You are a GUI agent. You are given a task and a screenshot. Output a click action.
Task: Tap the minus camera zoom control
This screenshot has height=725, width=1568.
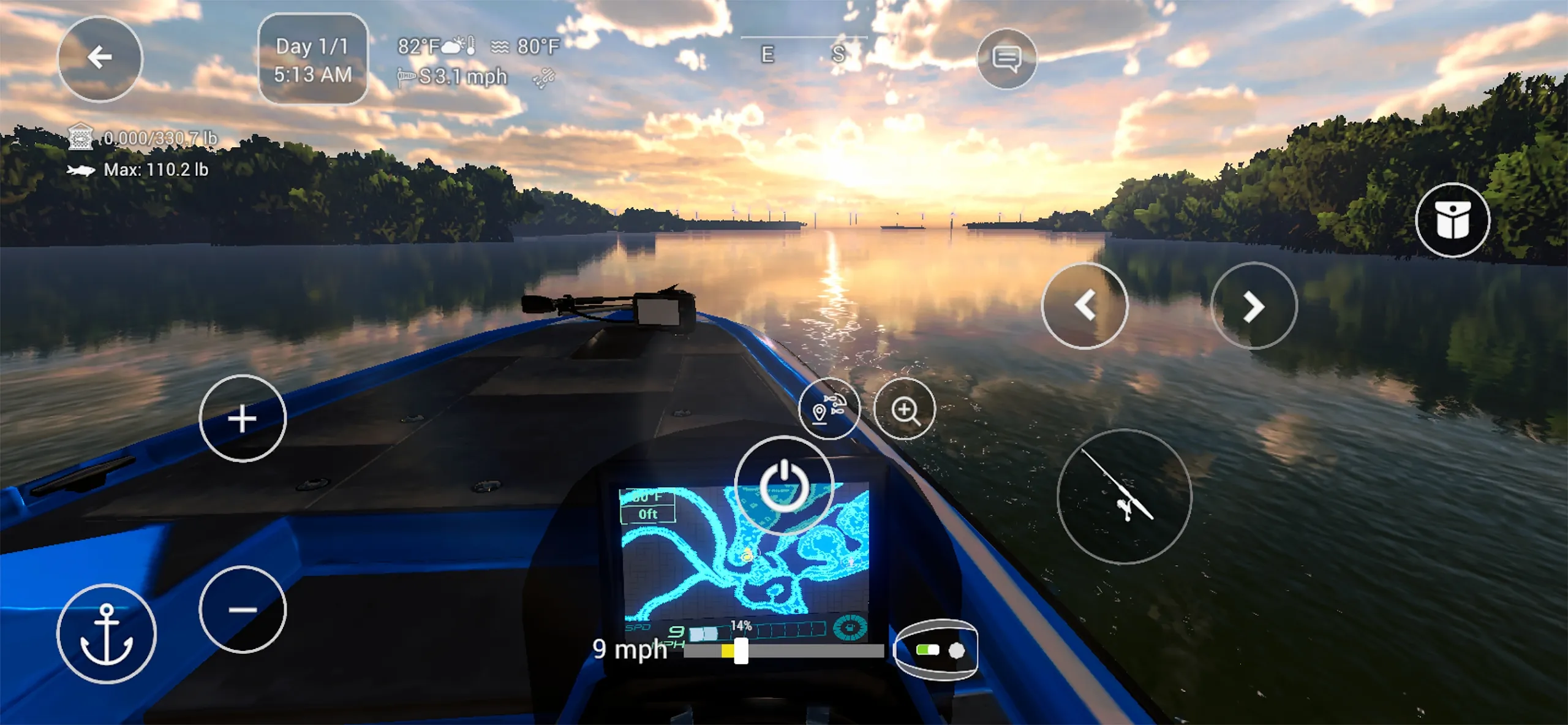point(241,609)
